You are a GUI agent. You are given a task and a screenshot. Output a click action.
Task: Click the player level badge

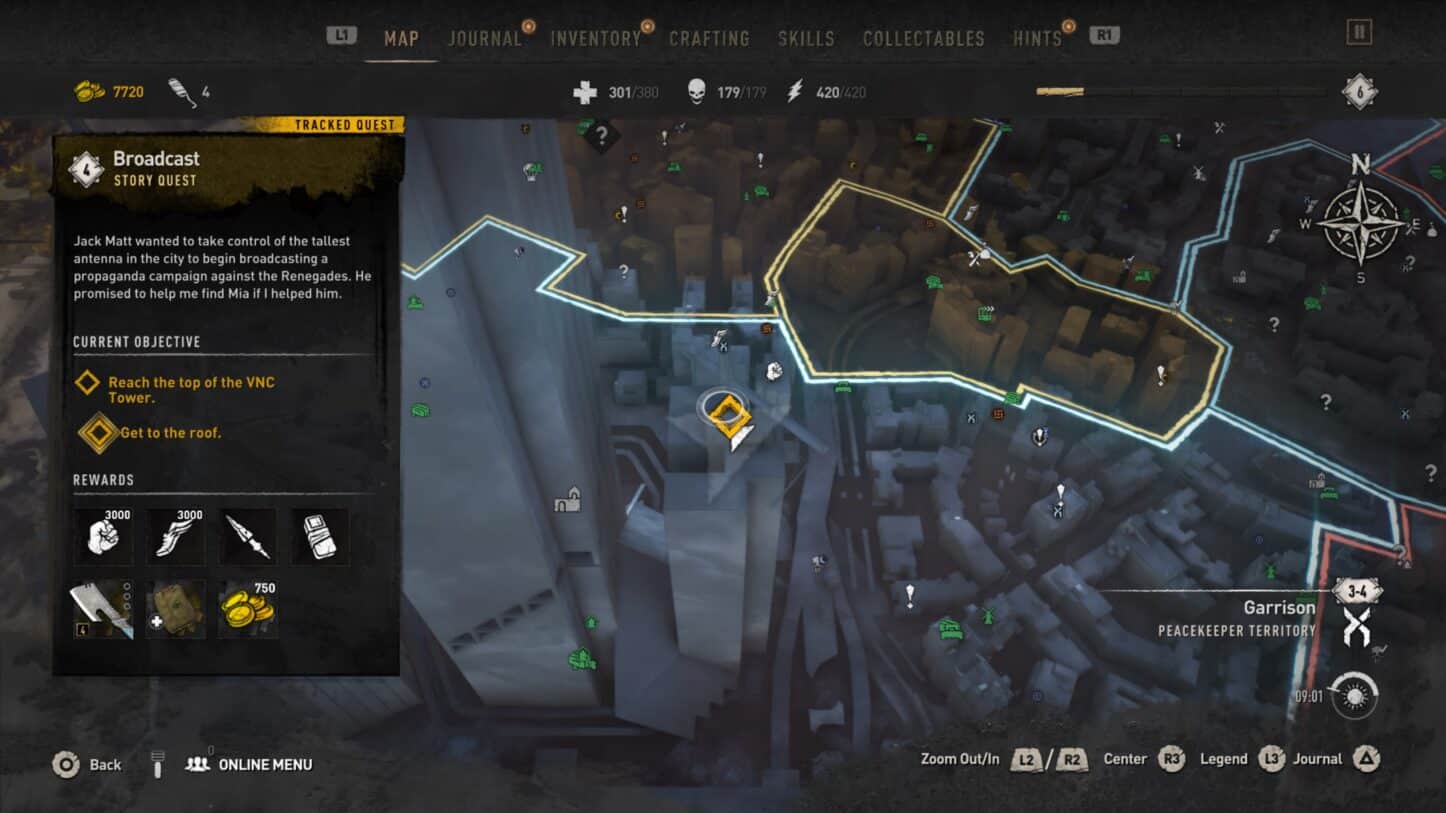pyautogui.click(x=1359, y=92)
